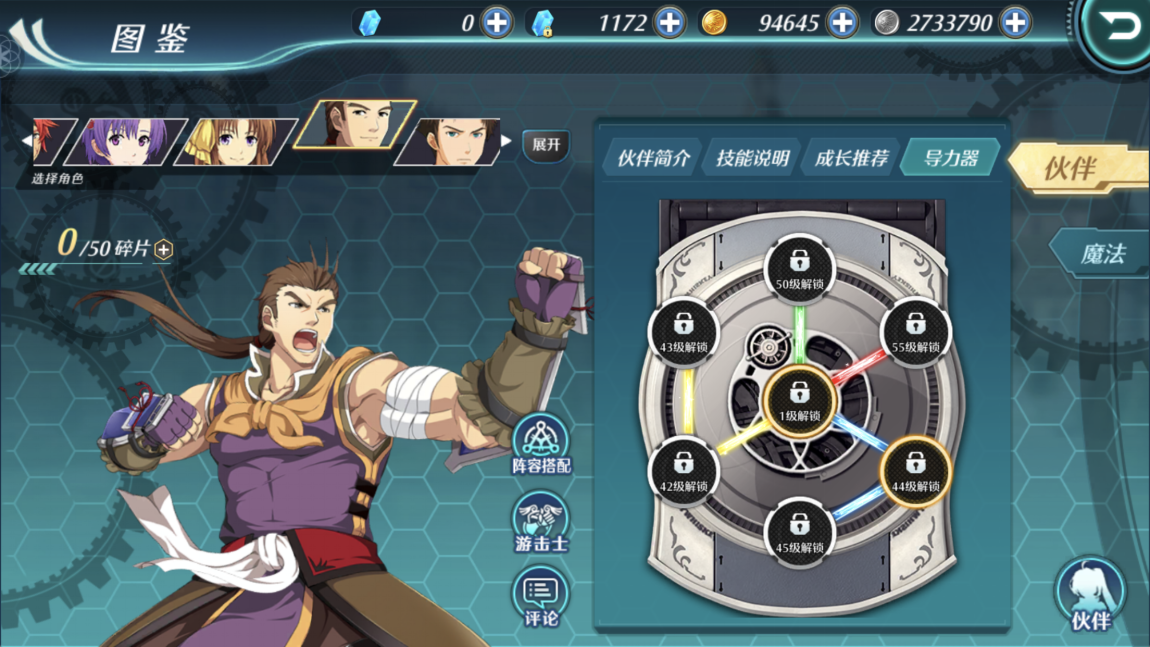Tap the 50级解锁 locked orbment slot

point(799,268)
